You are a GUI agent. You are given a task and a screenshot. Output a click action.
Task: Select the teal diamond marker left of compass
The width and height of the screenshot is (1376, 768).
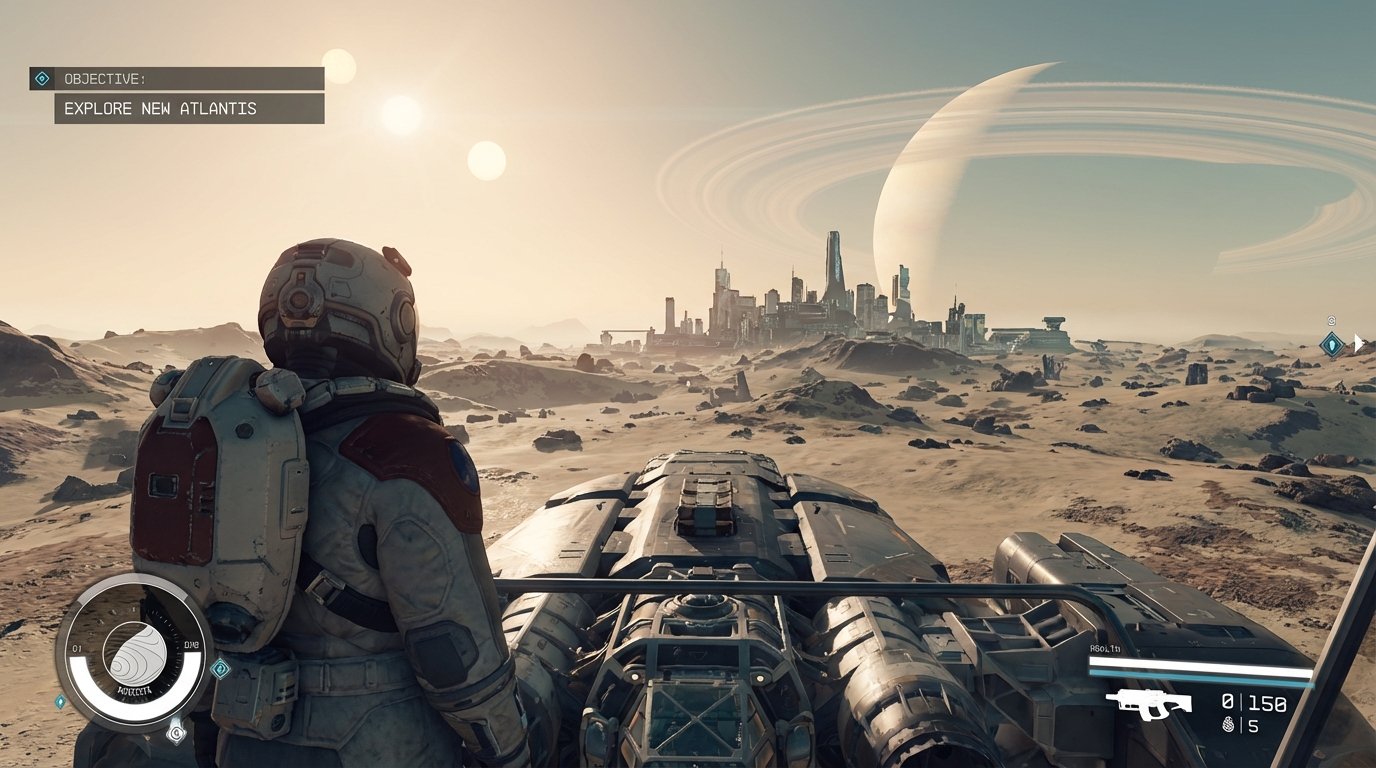[60, 700]
